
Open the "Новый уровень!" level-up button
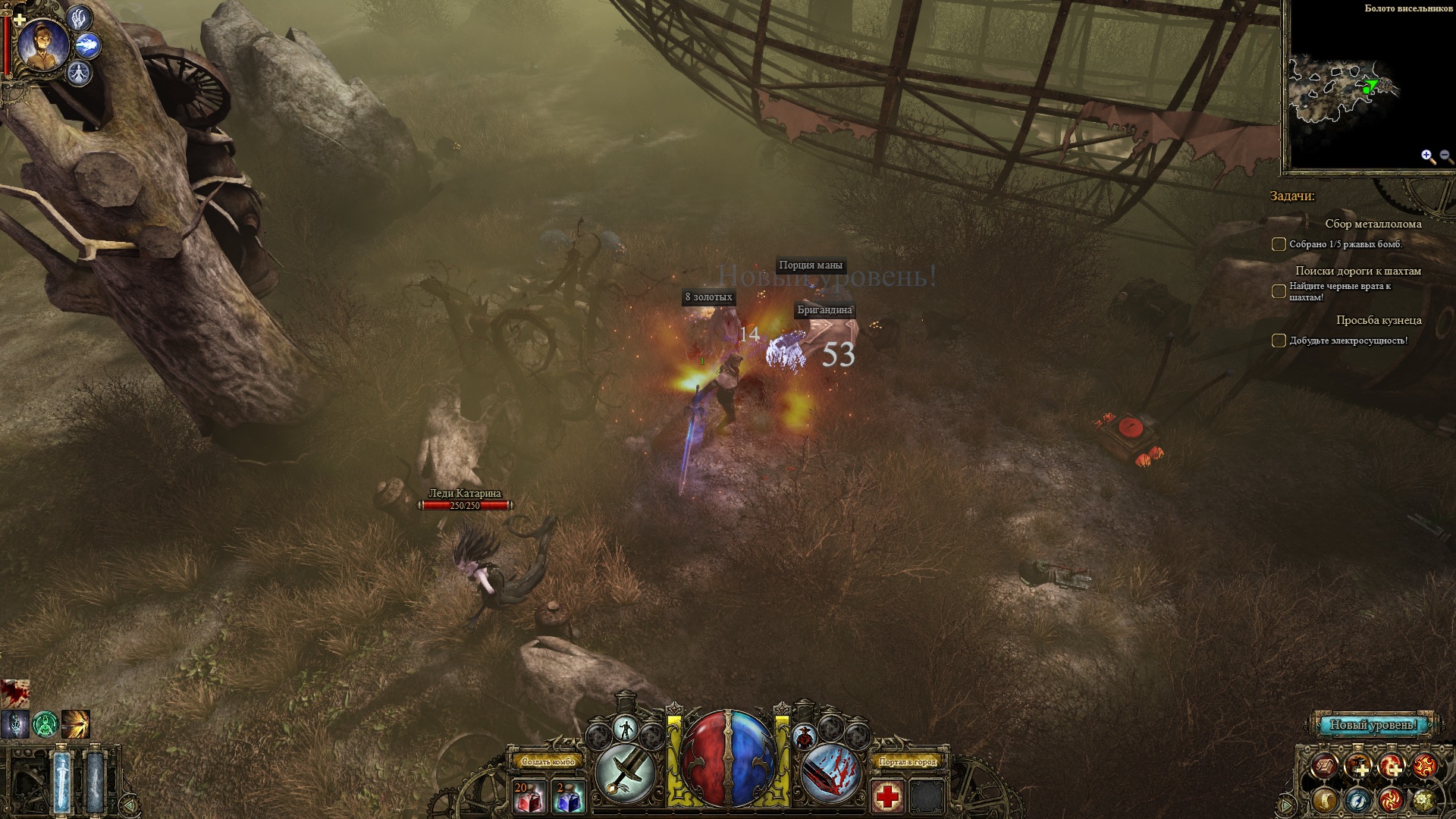click(1373, 725)
